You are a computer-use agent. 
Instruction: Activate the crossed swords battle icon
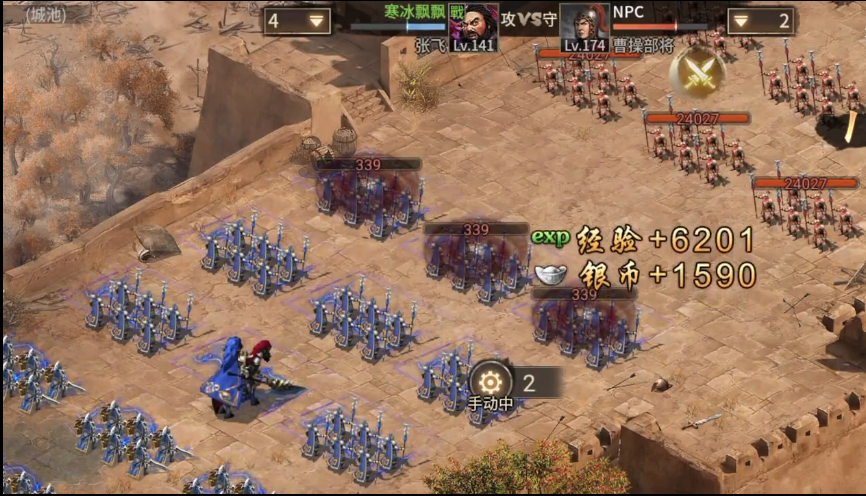(697, 70)
